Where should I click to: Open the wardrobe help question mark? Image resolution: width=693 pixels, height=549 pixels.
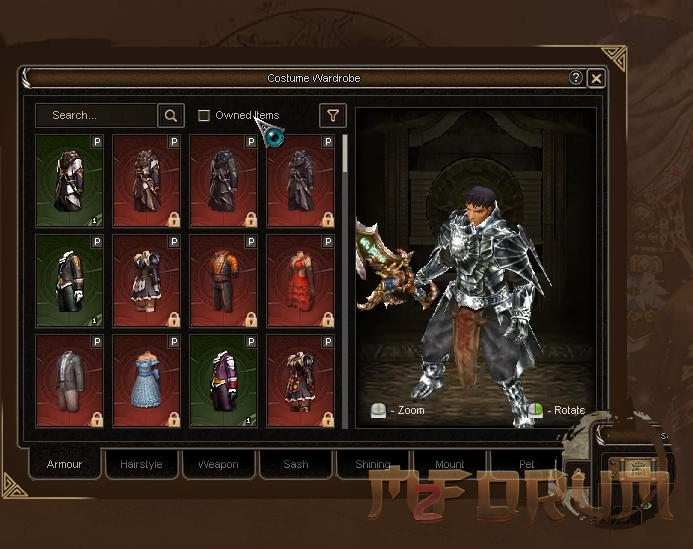(576, 78)
